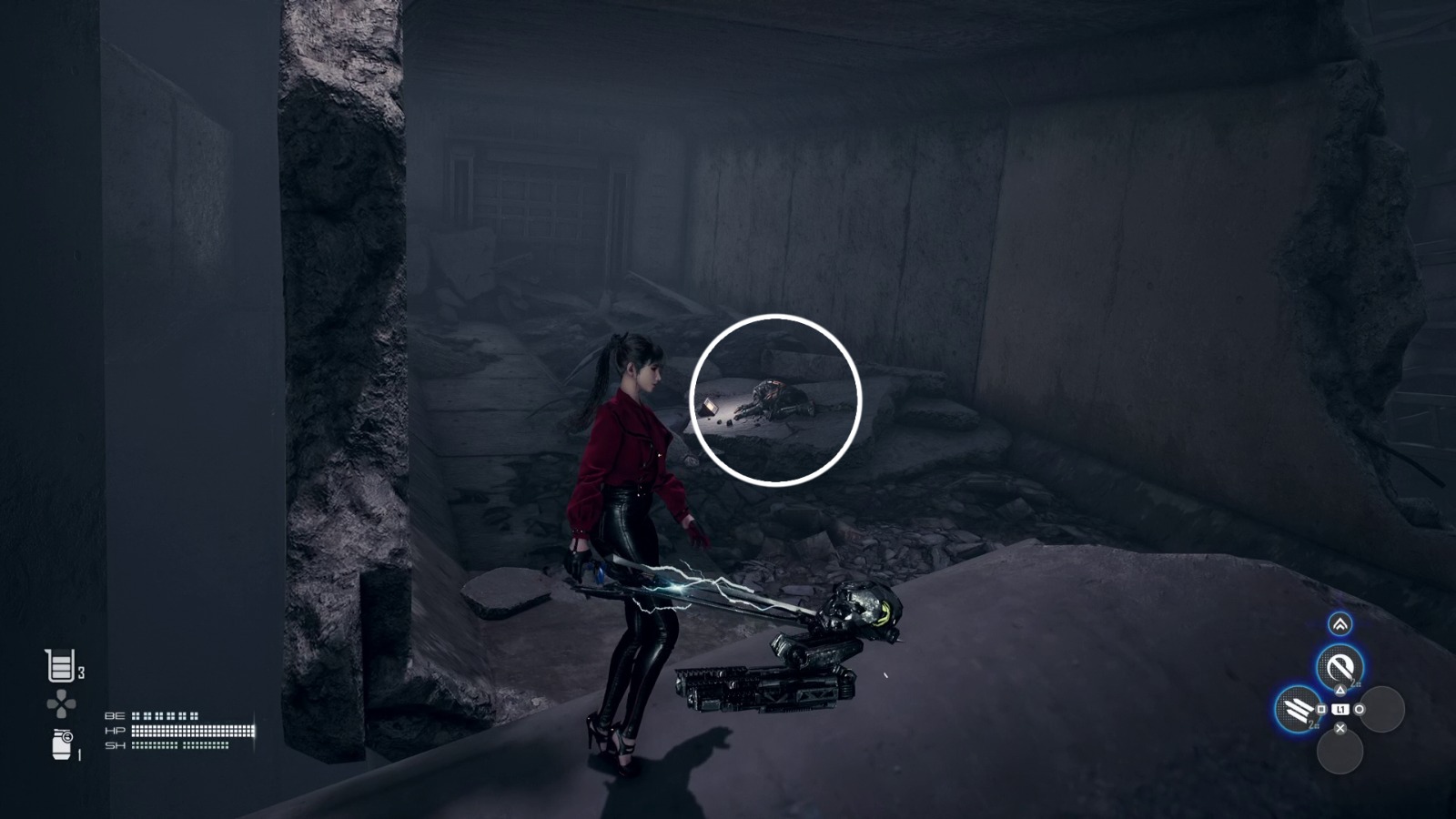
Task: Select the empty X skill slot
Action: 1340,752
